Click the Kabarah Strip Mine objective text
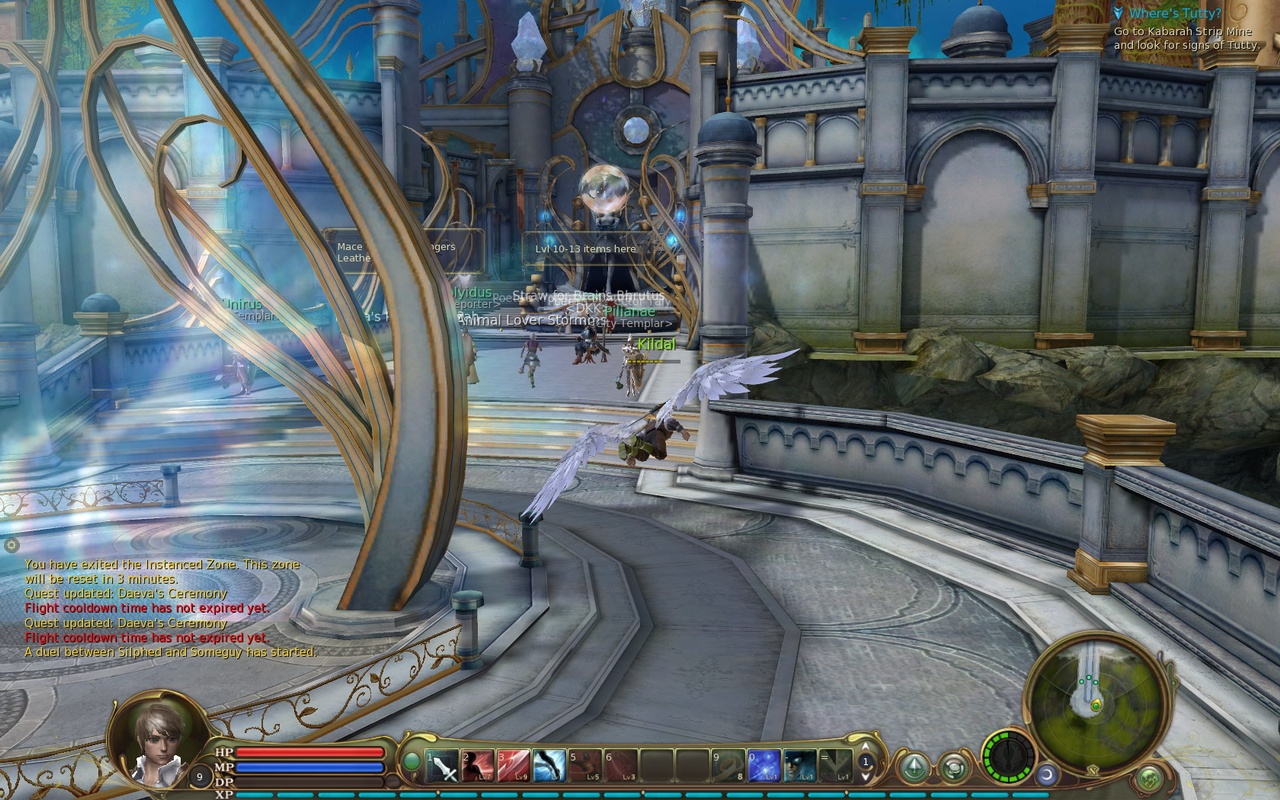Image resolution: width=1280 pixels, height=800 pixels. click(1182, 31)
